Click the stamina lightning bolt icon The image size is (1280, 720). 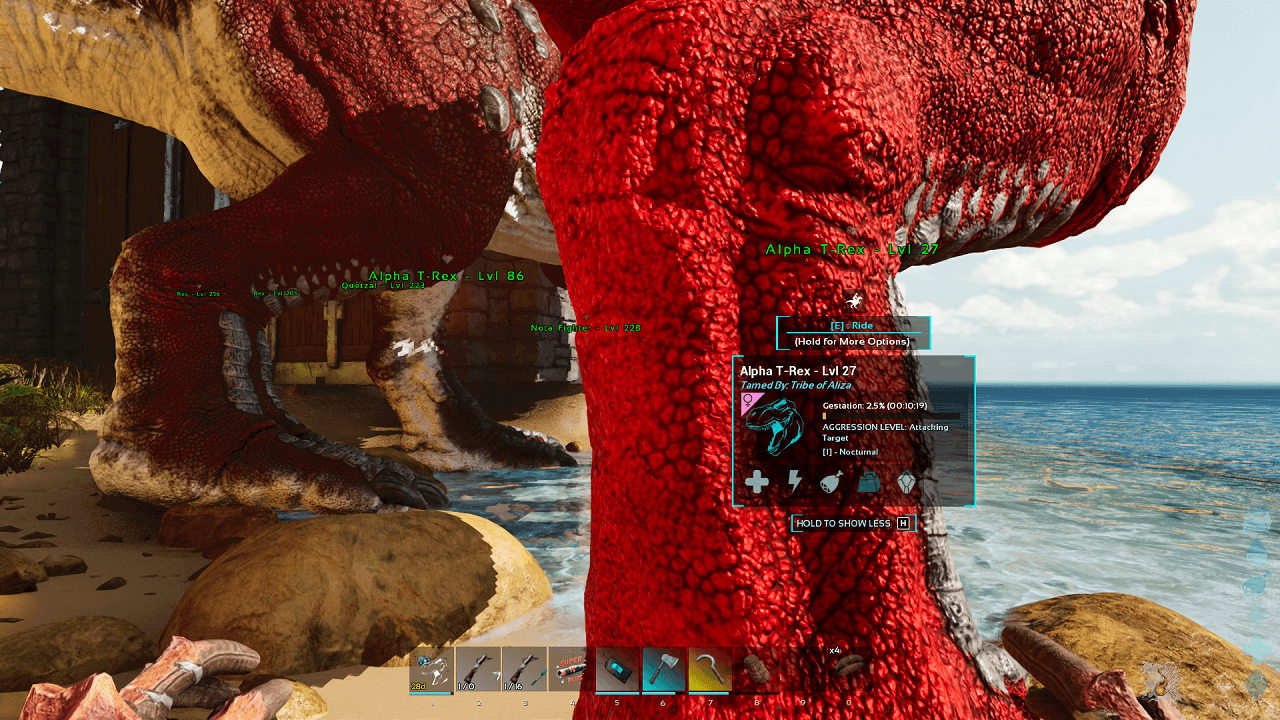pos(795,482)
